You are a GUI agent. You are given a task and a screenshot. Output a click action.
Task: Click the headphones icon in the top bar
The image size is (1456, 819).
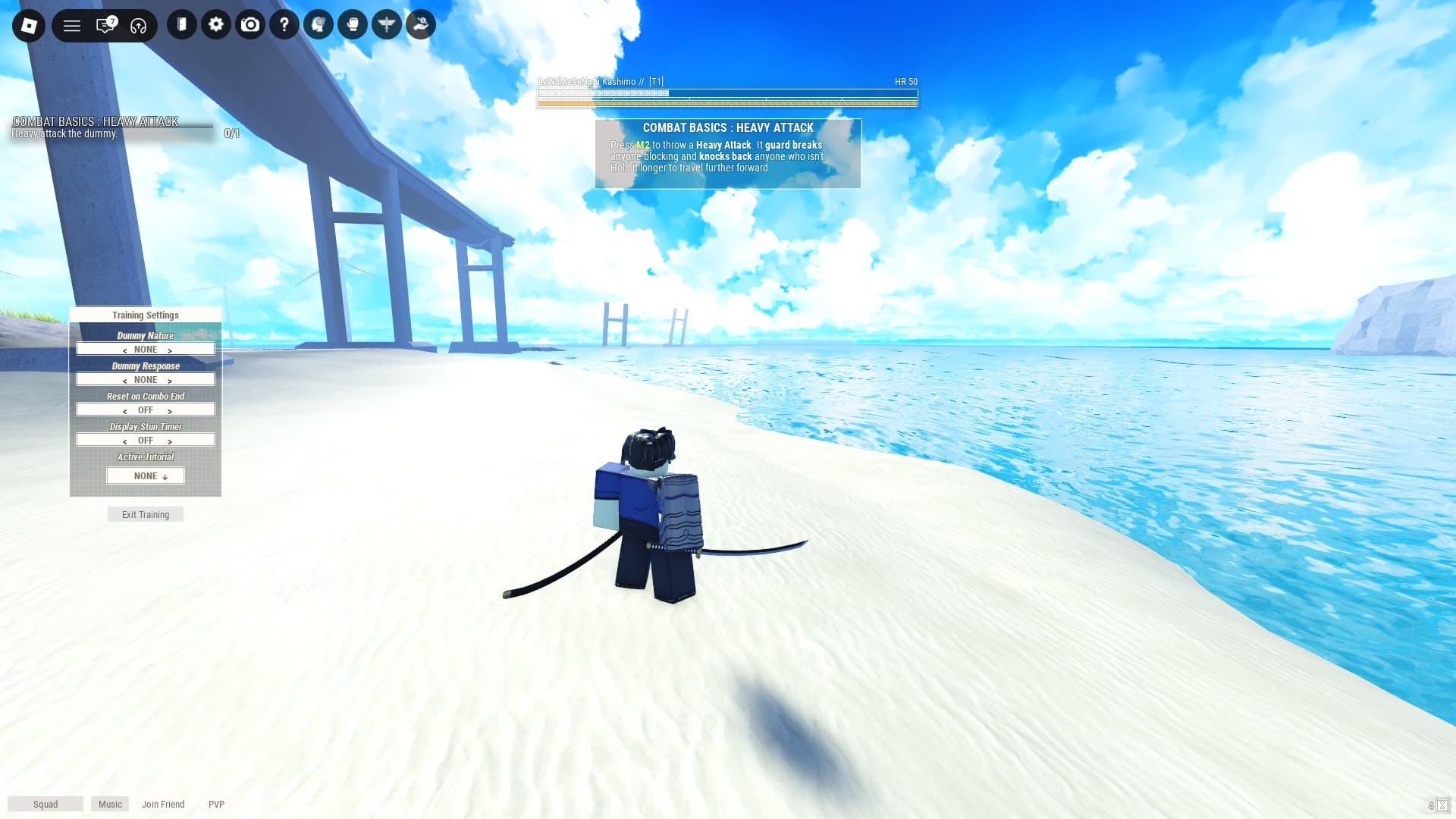click(x=138, y=26)
